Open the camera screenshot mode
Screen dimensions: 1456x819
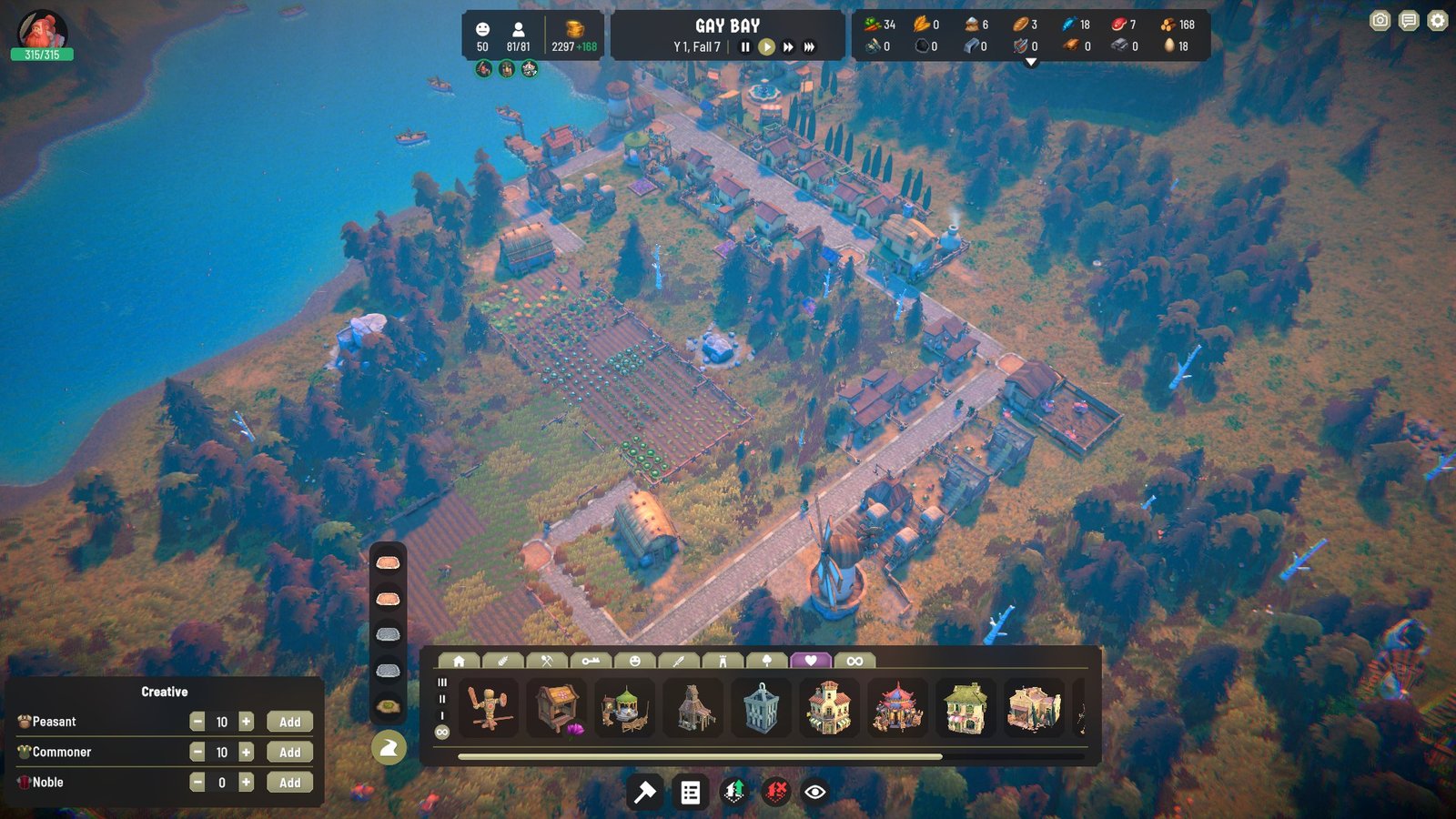click(1380, 21)
